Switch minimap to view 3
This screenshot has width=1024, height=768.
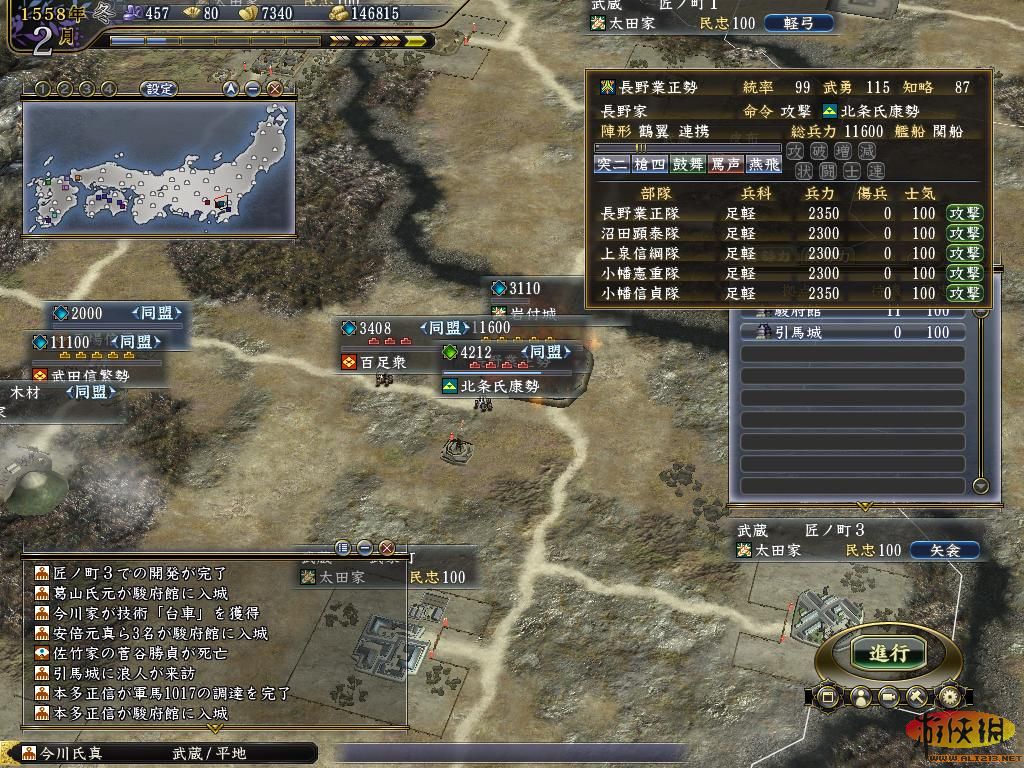(86, 88)
